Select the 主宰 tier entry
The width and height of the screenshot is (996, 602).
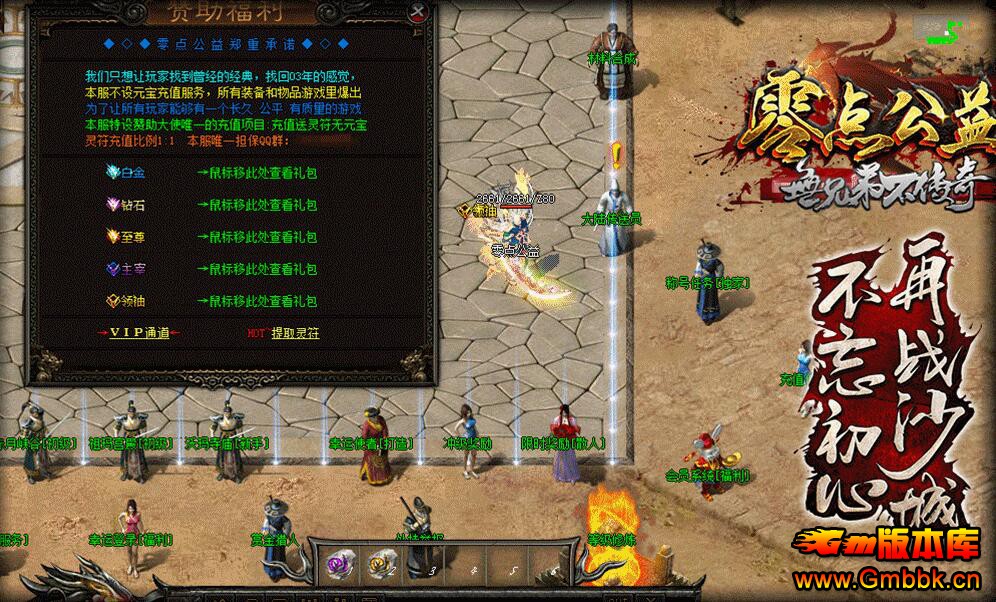tap(127, 269)
